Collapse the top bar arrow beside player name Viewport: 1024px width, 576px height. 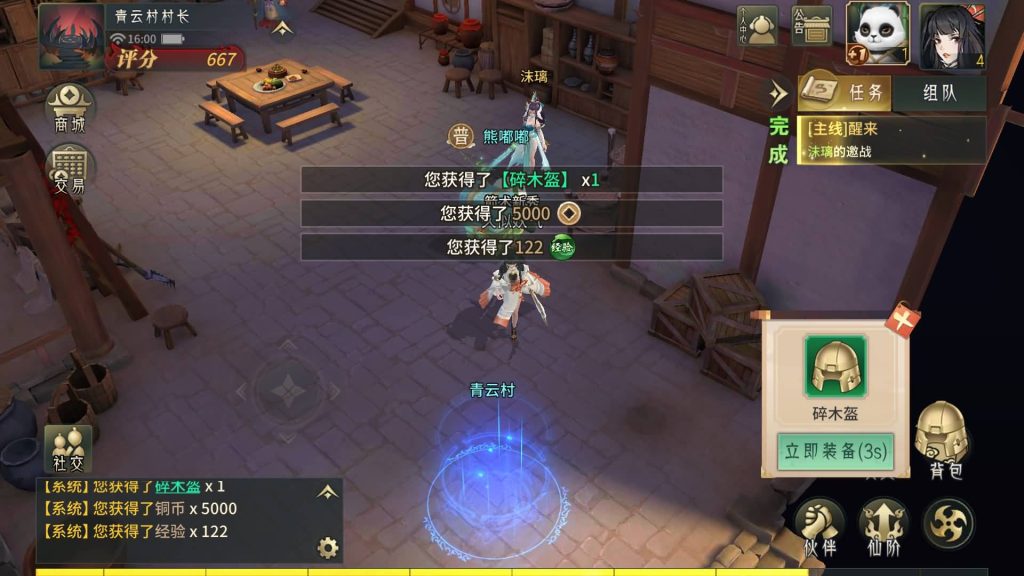[282, 29]
